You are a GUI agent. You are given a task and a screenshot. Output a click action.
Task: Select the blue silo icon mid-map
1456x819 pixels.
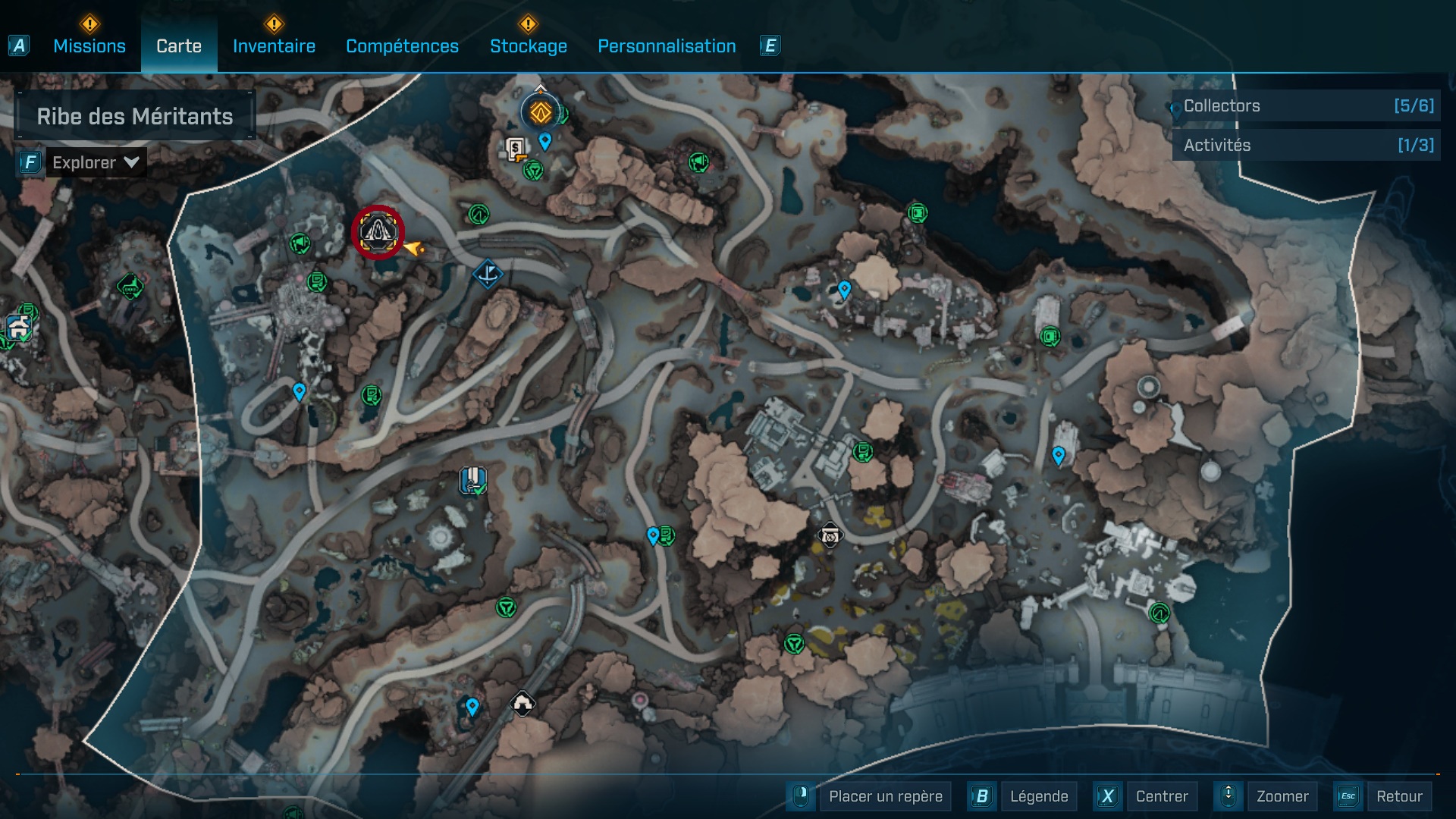pyautogui.click(x=472, y=480)
